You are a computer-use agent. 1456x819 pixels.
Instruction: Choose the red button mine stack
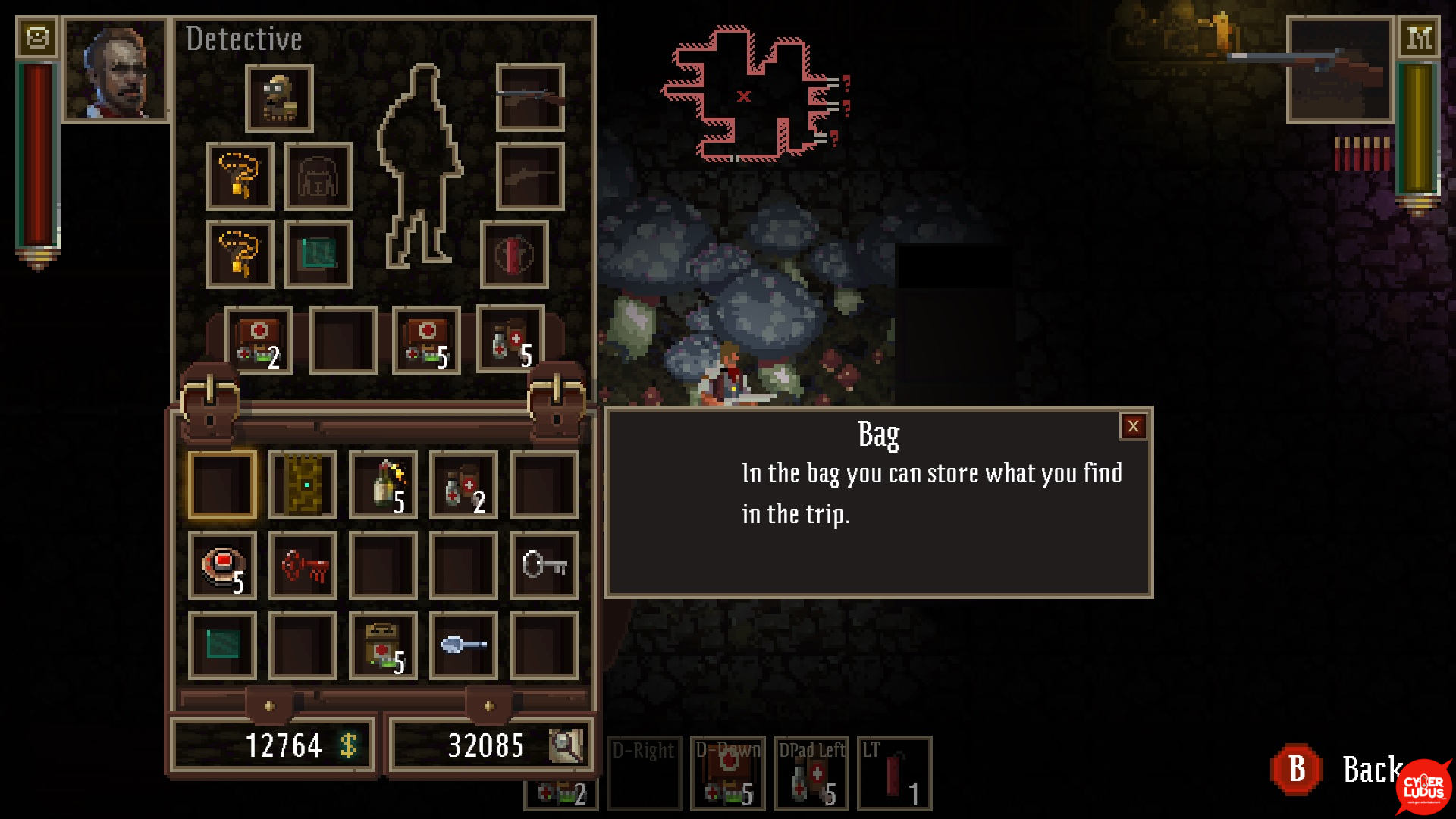click(222, 566)
